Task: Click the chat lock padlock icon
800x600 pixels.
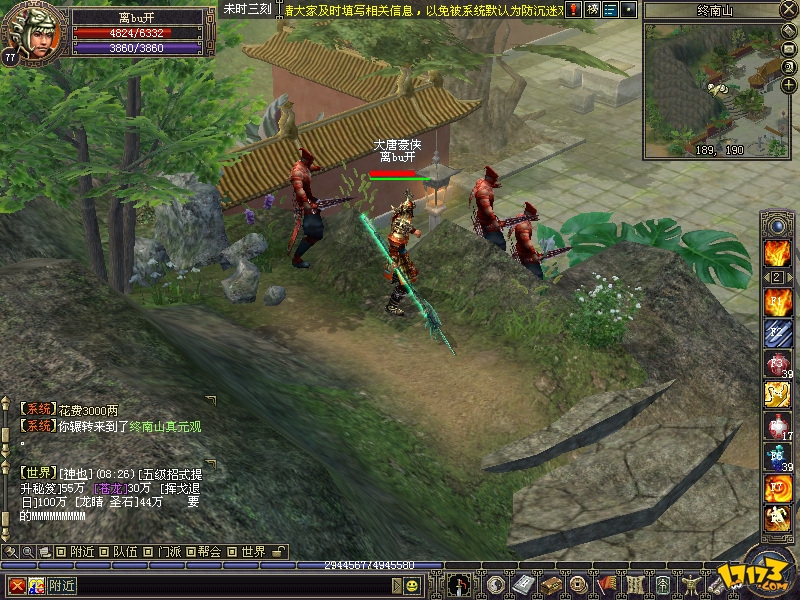Action: [x=279, y=551]
